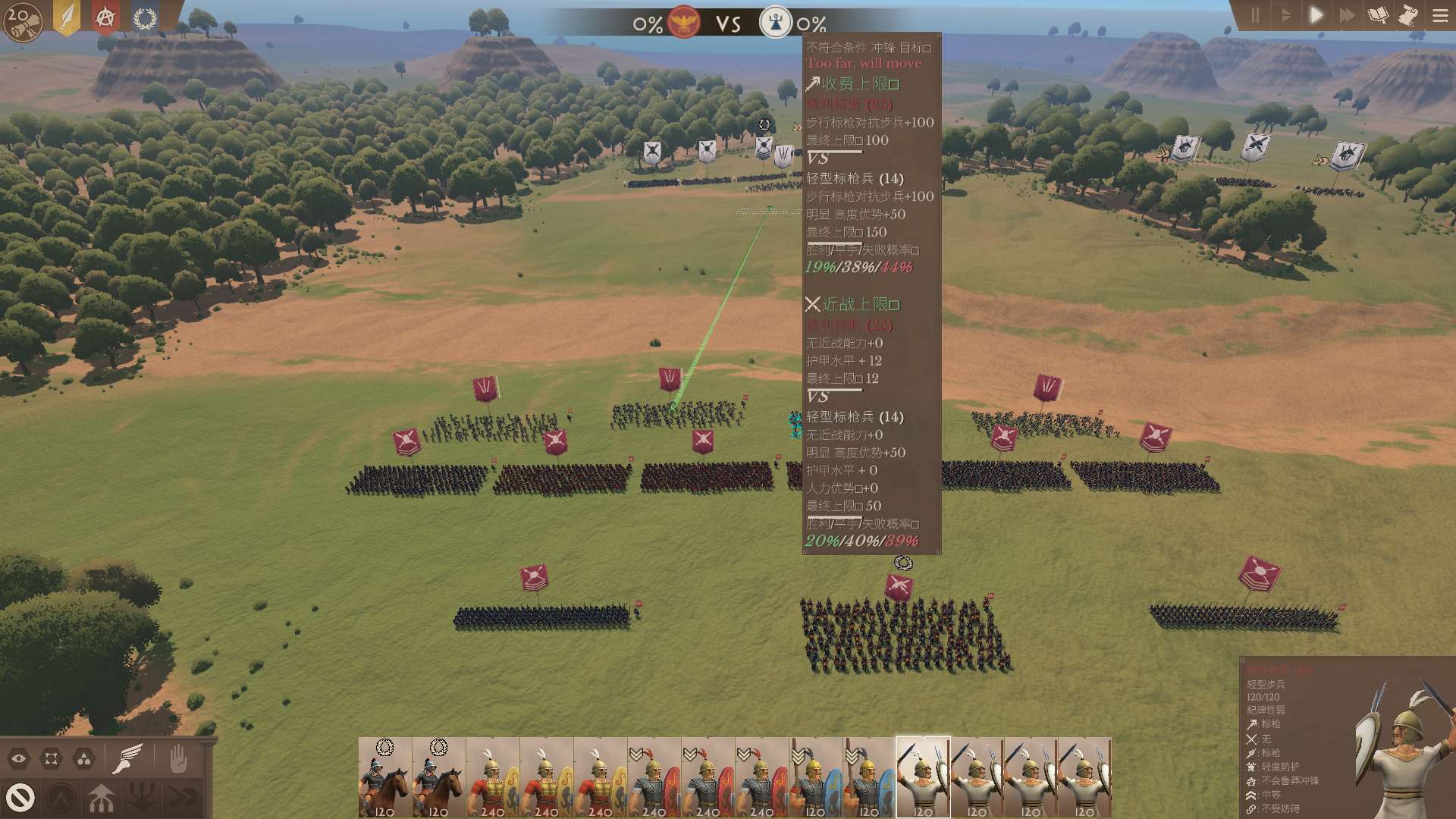Pause the battle
Image resolution: width=1456 pixels, height=819 pixels.
[1255, 15]
